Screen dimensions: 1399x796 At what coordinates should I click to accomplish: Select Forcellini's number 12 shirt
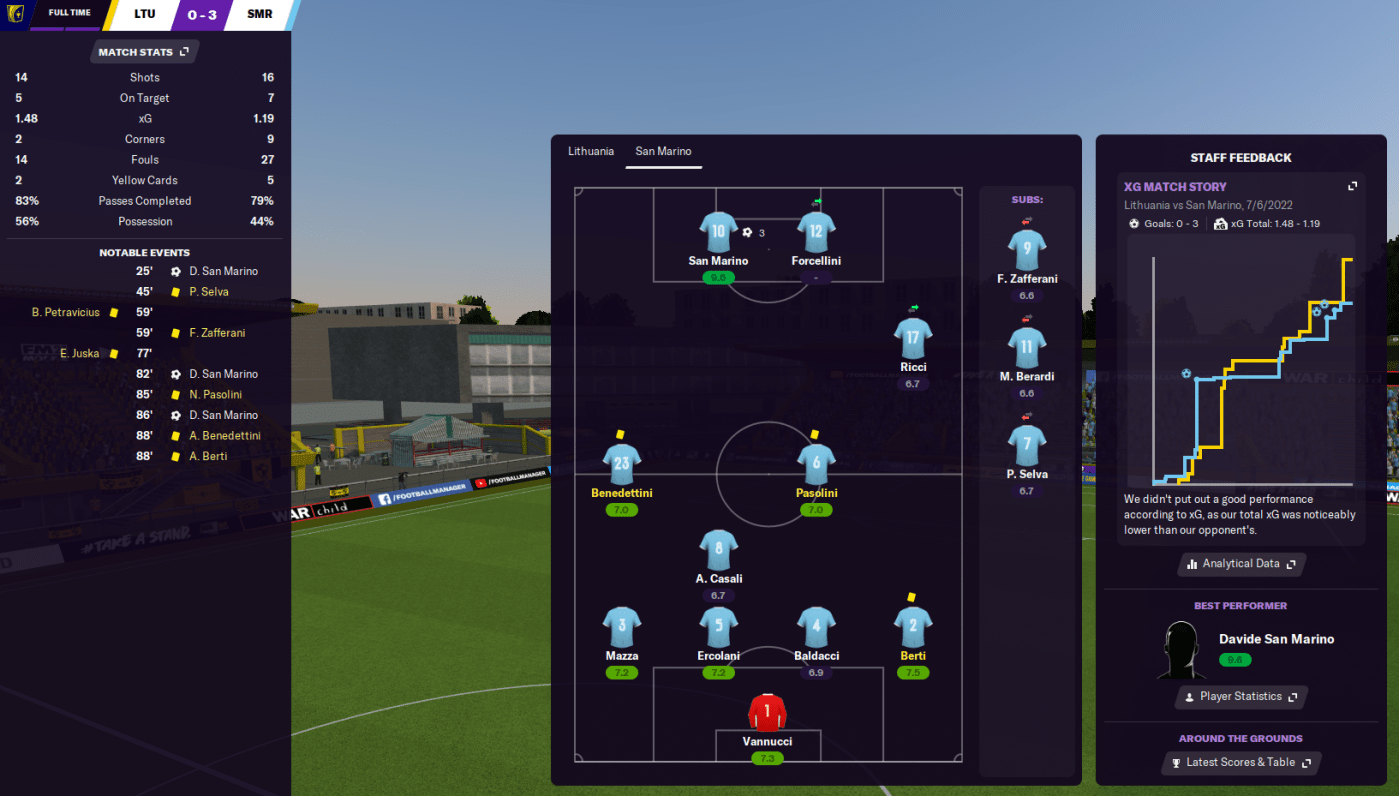tap(816, 232)
